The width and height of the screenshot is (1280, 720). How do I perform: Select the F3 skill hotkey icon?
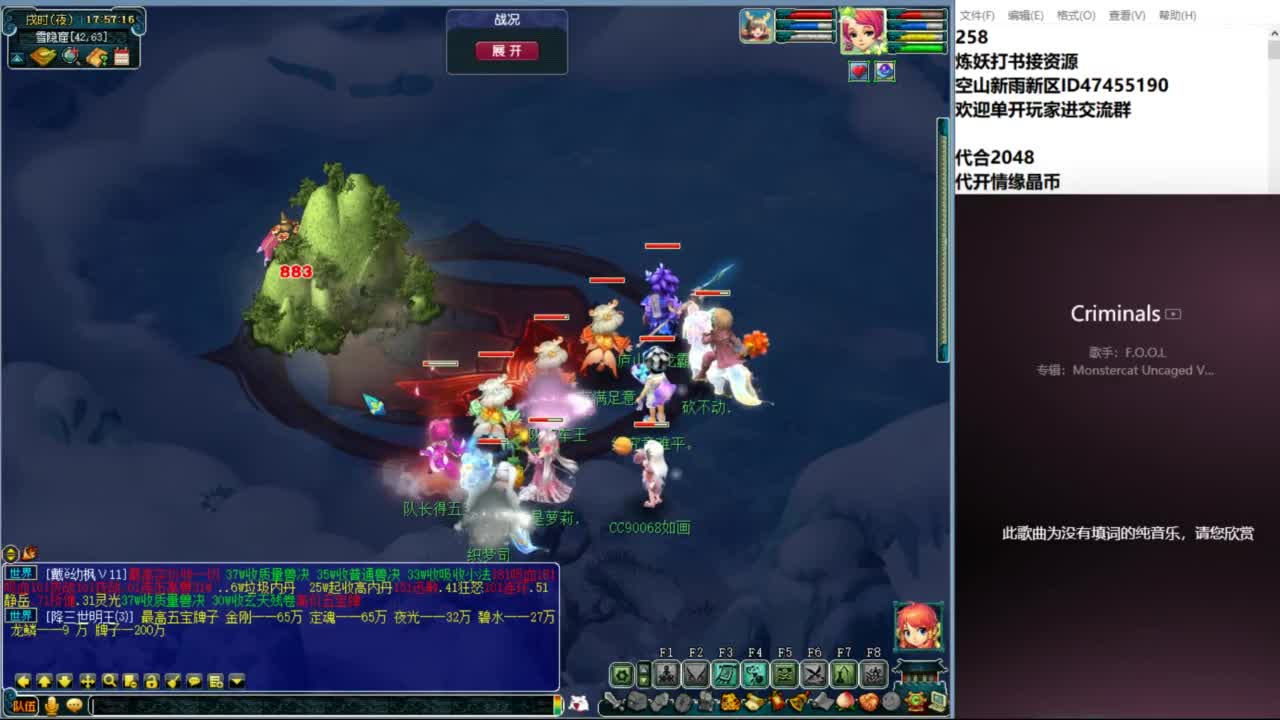tap(726, 673)
